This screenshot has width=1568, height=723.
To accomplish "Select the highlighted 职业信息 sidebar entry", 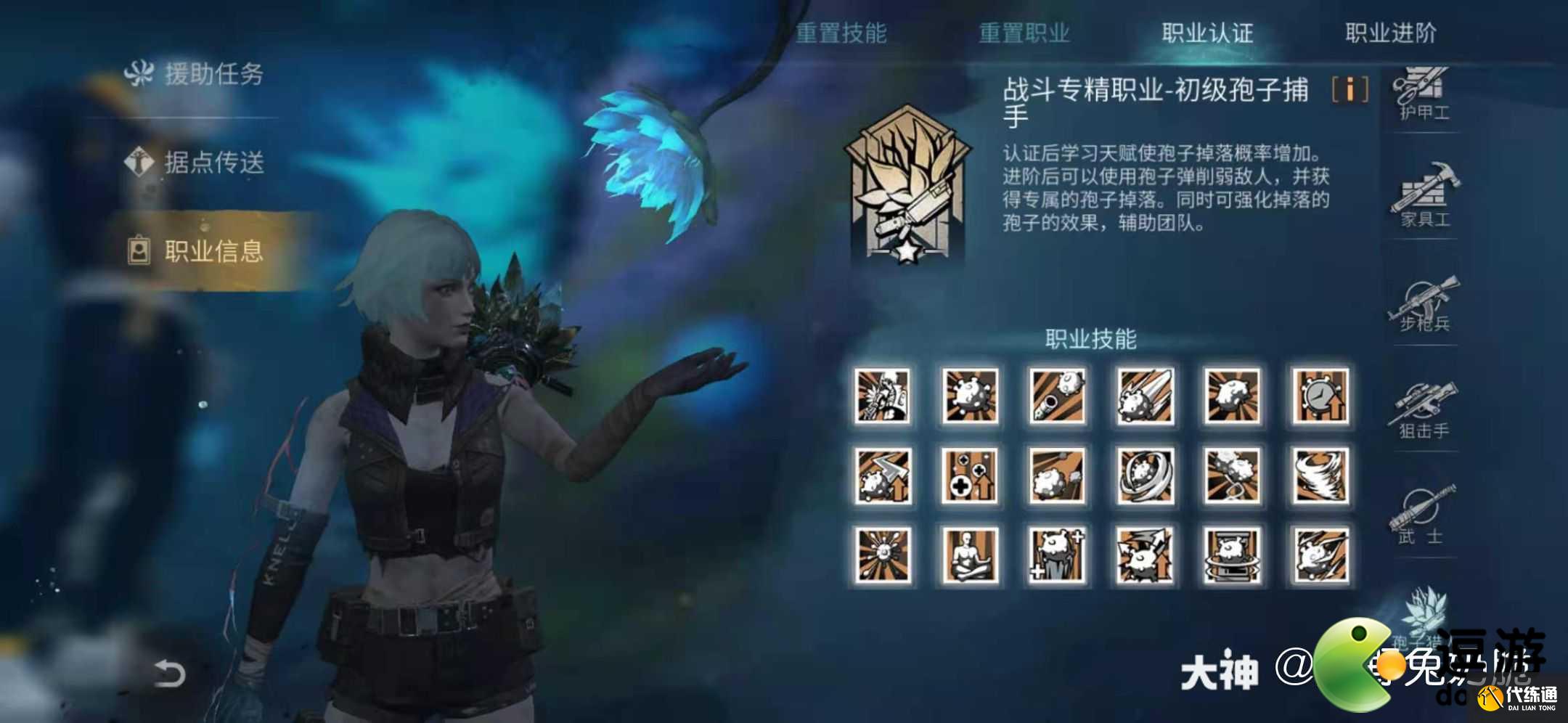I will pyautogui.click(x=205, y=252).
